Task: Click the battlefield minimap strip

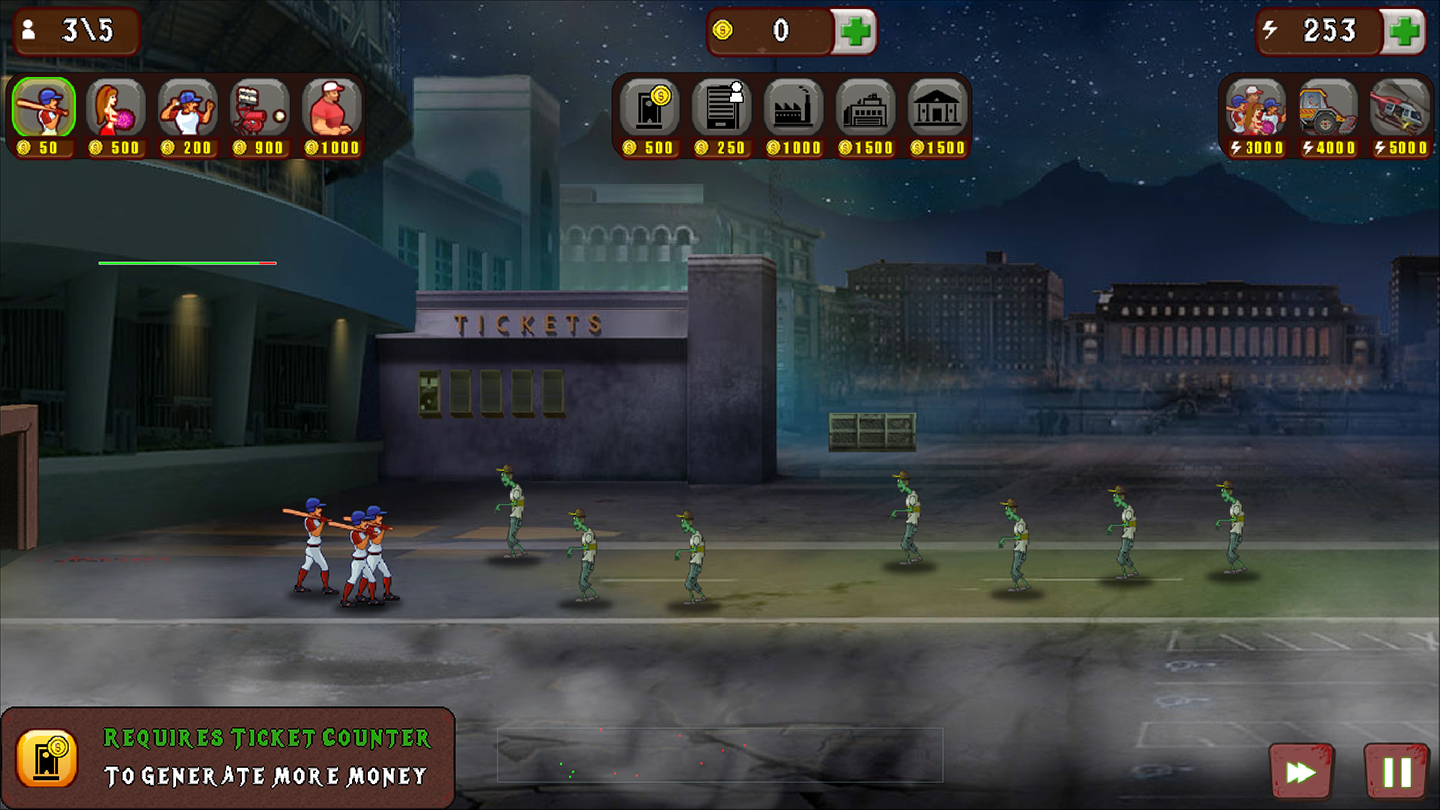Action: tap(720, 755)
